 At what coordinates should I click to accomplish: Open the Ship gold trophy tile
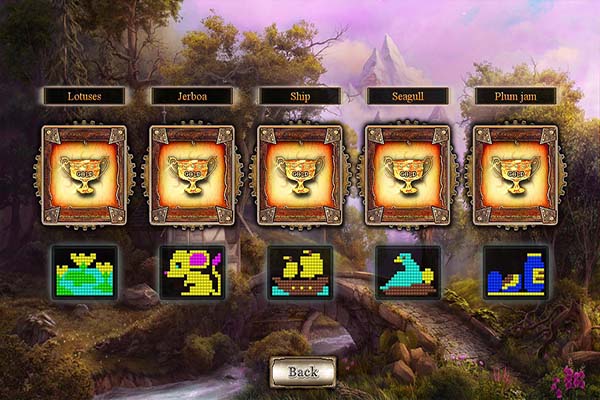(x=300, y=174)
